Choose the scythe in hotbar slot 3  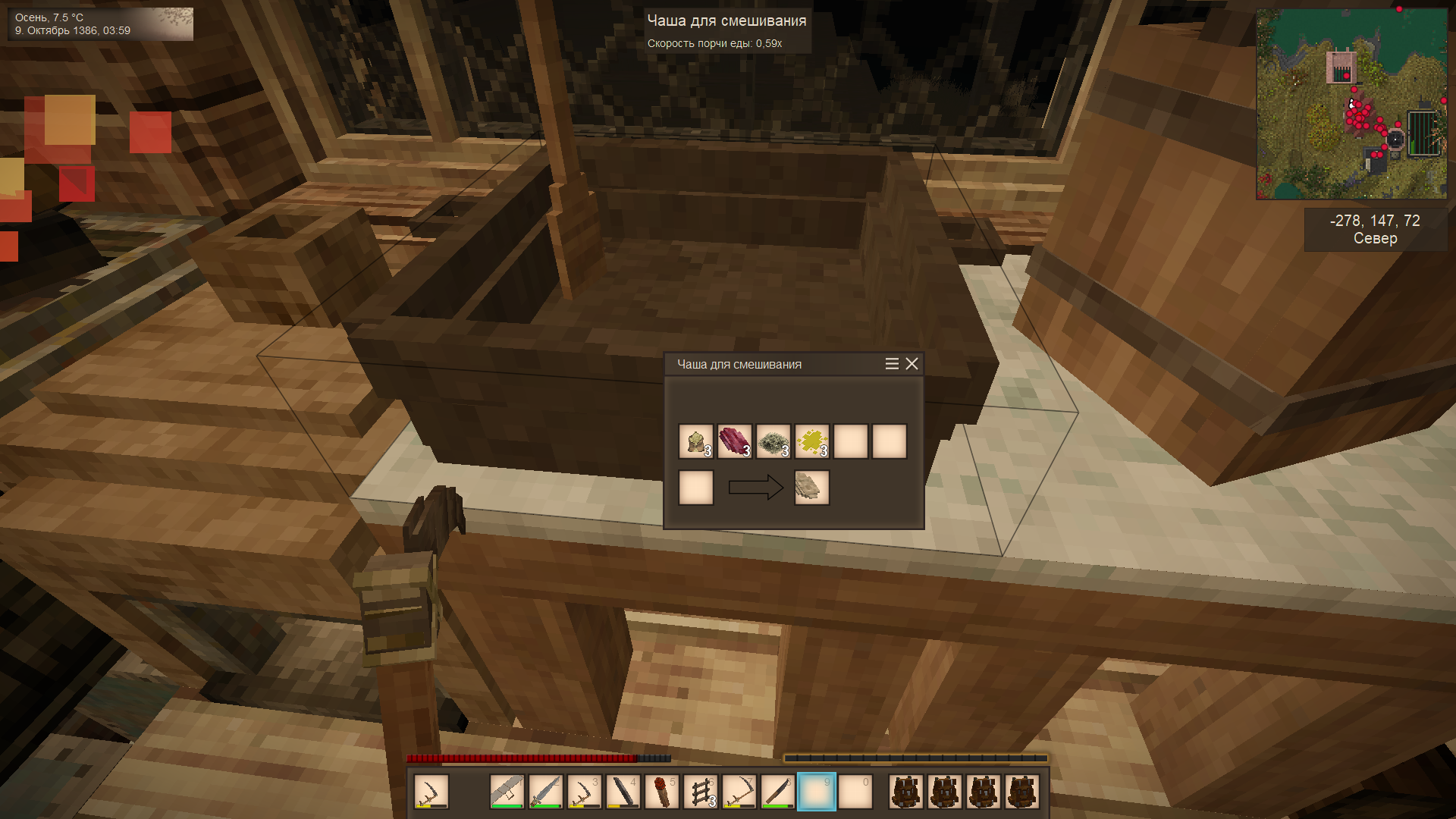(585, 792)
